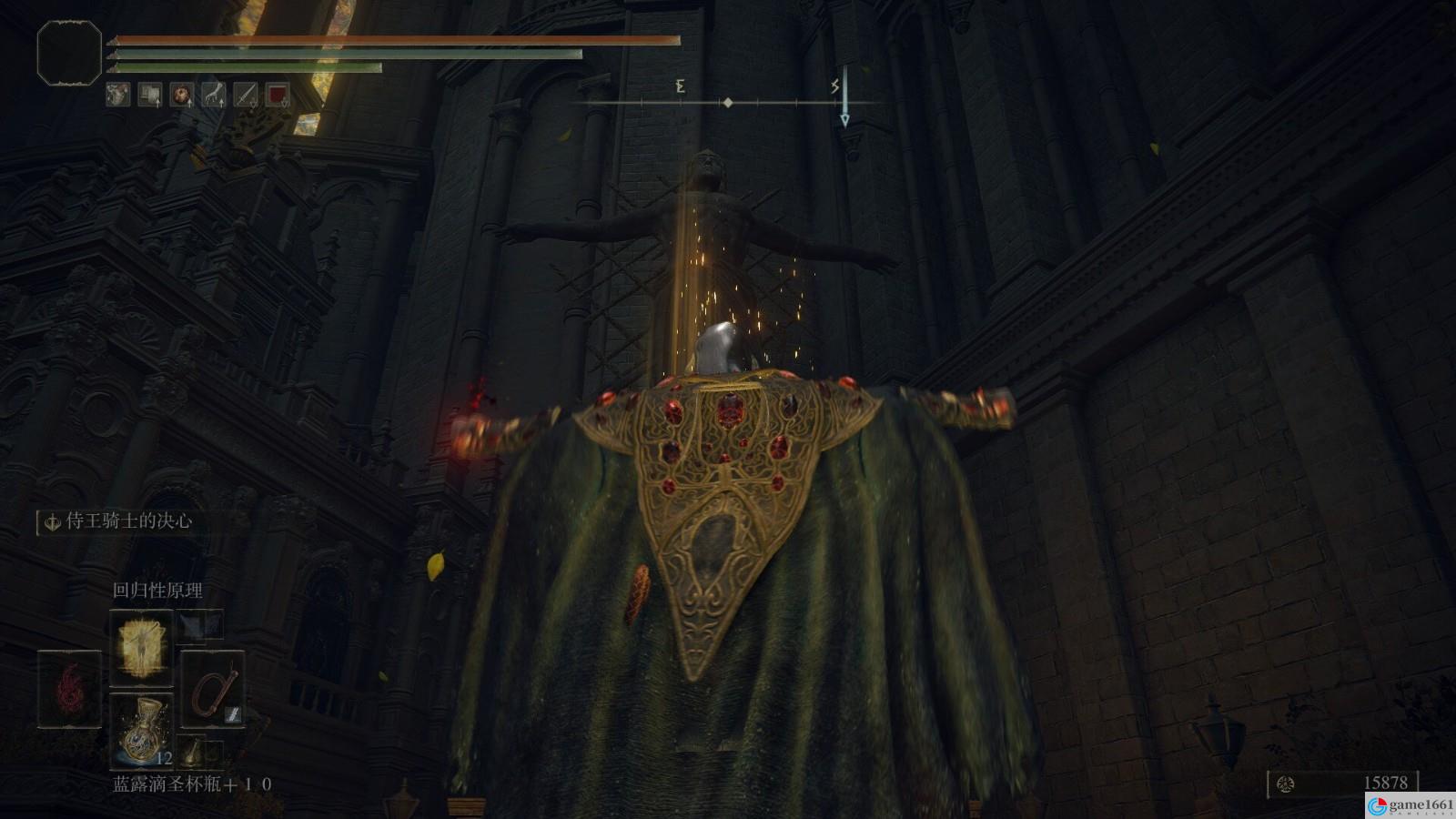
Task: Select the red seal left-hand slot
Action: [x=69, y=689]
